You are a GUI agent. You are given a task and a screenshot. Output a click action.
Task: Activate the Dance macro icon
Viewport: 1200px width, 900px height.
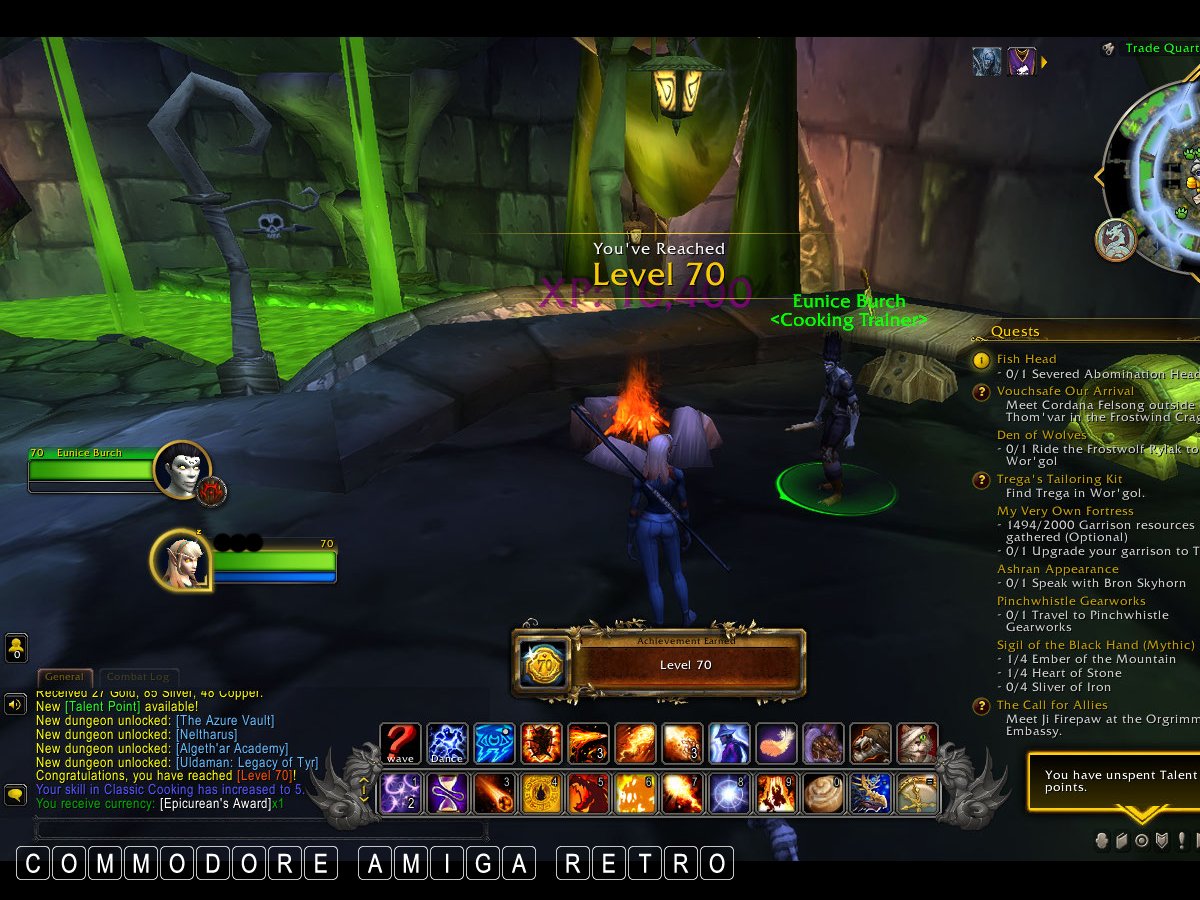447,744
